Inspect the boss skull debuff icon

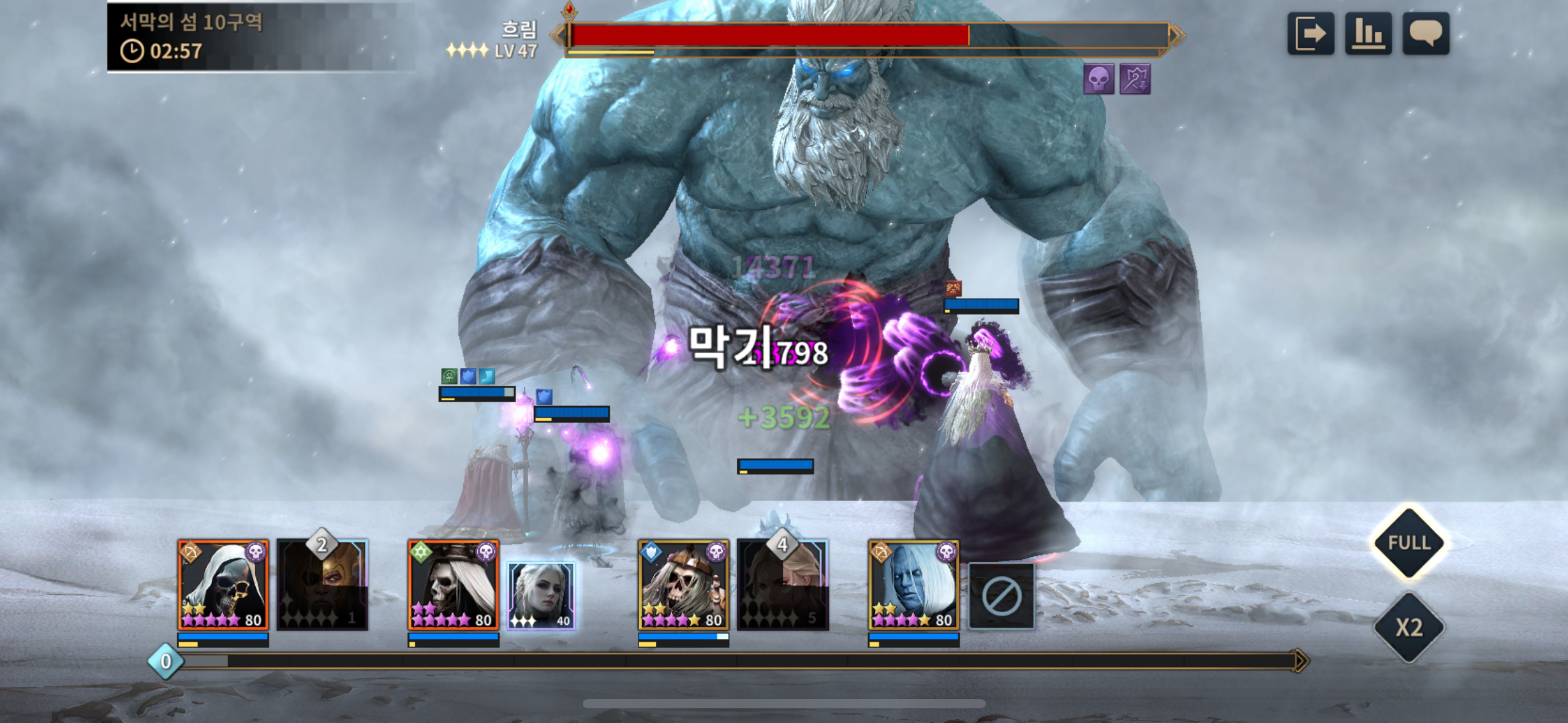[x=1098, y=79]
